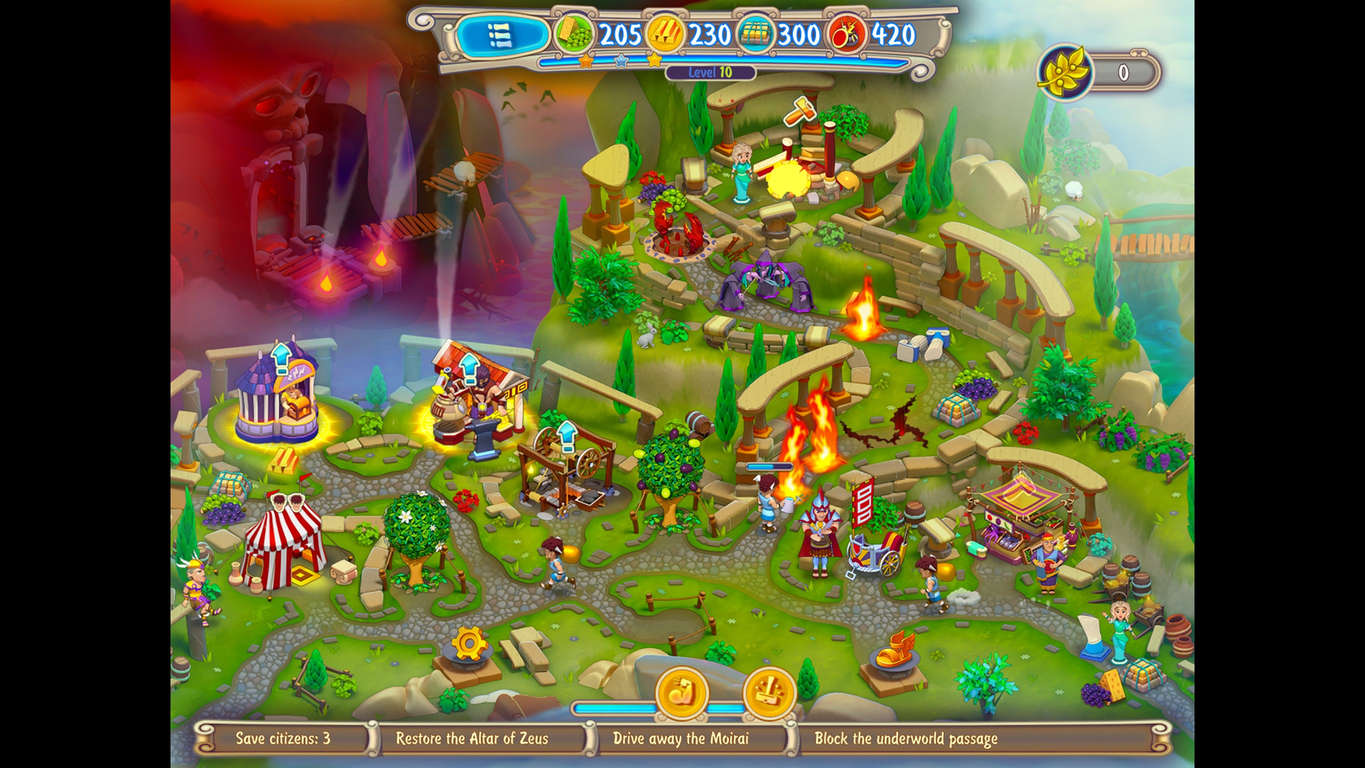Click the planks resource icon showing 300
1365x768 pixels.
(754, 33)
